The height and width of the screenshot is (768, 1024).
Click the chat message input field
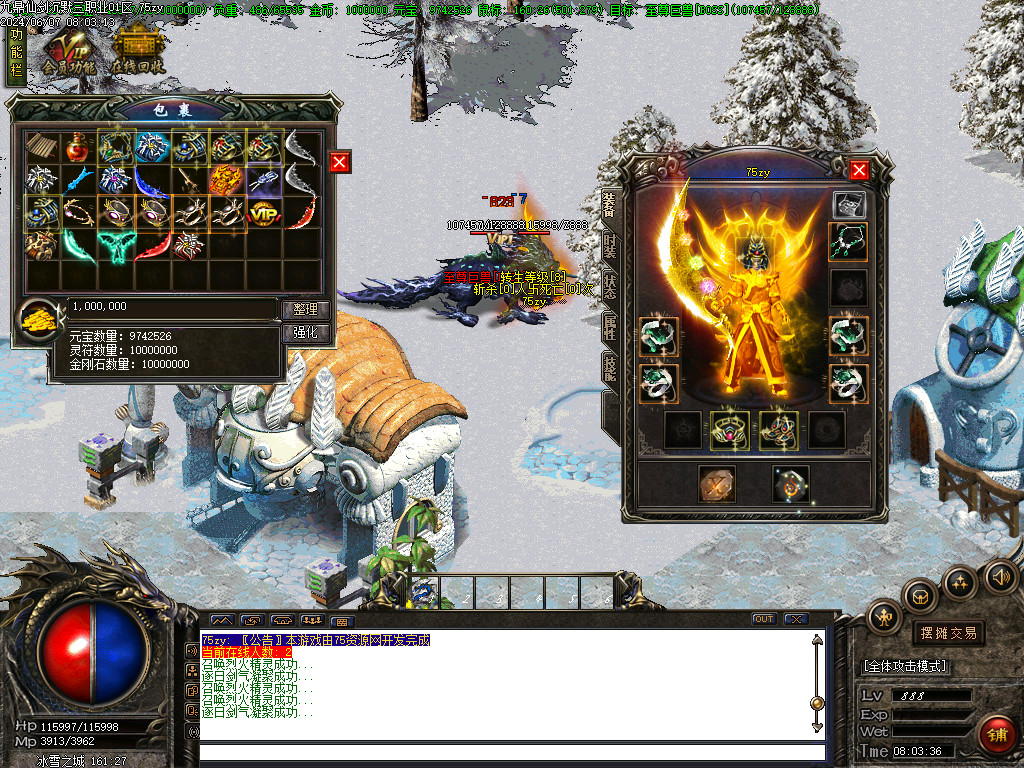click(x=512, y=752)
